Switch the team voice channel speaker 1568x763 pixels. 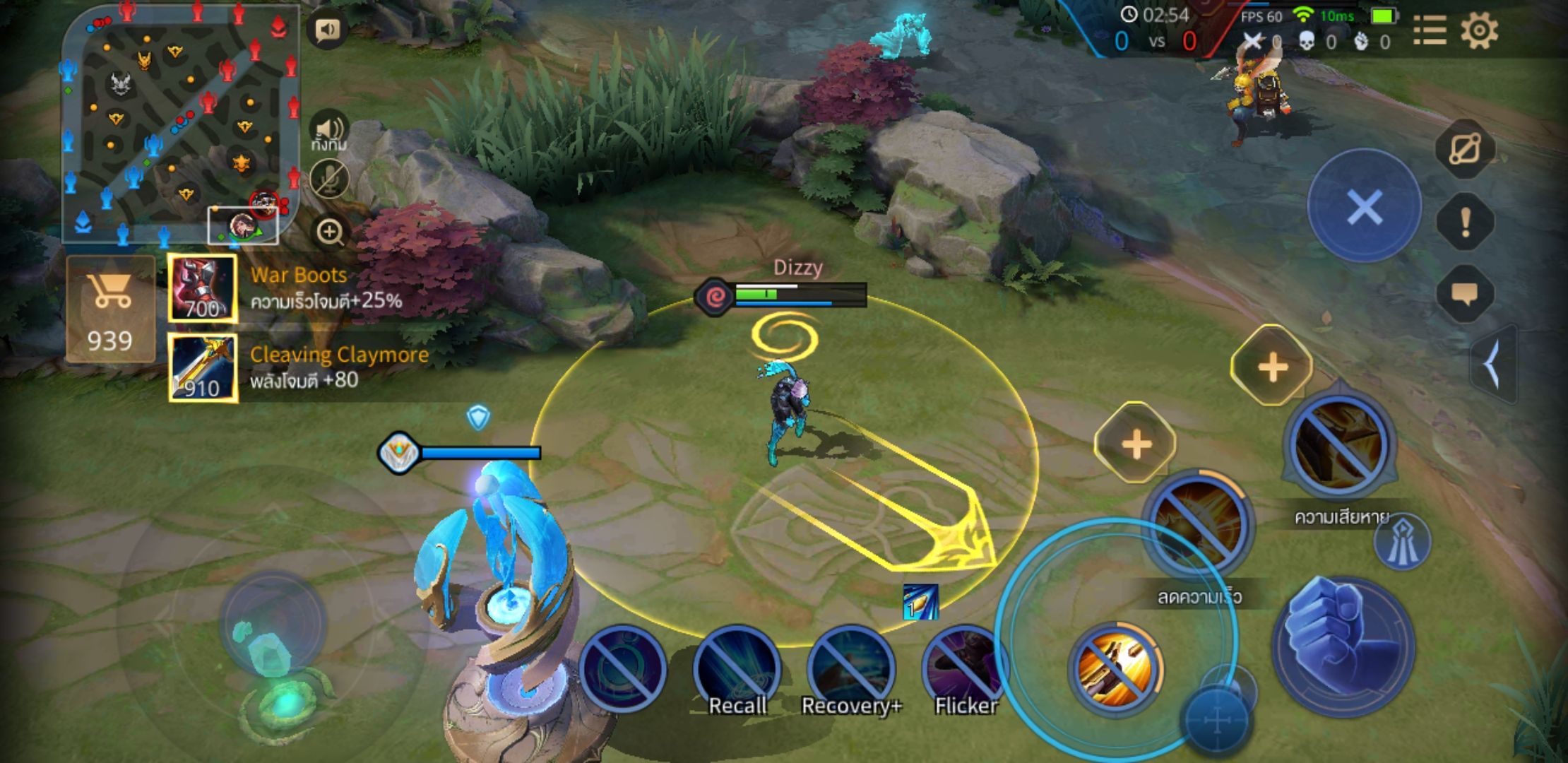coord(329,131)
